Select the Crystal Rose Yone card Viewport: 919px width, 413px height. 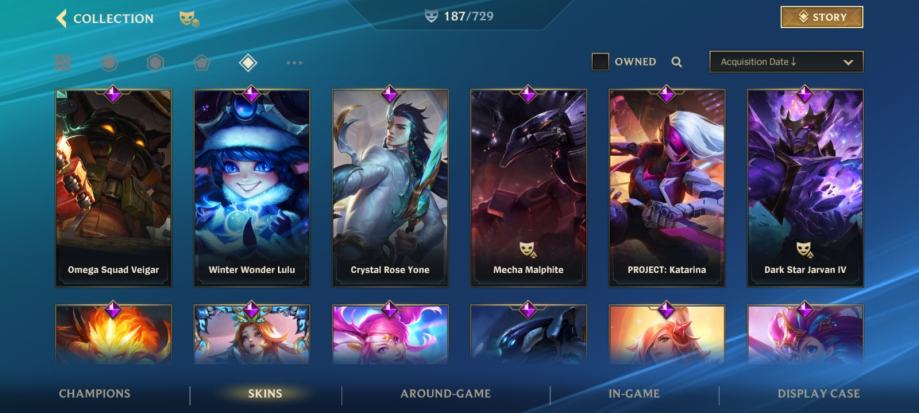[390, 188]
